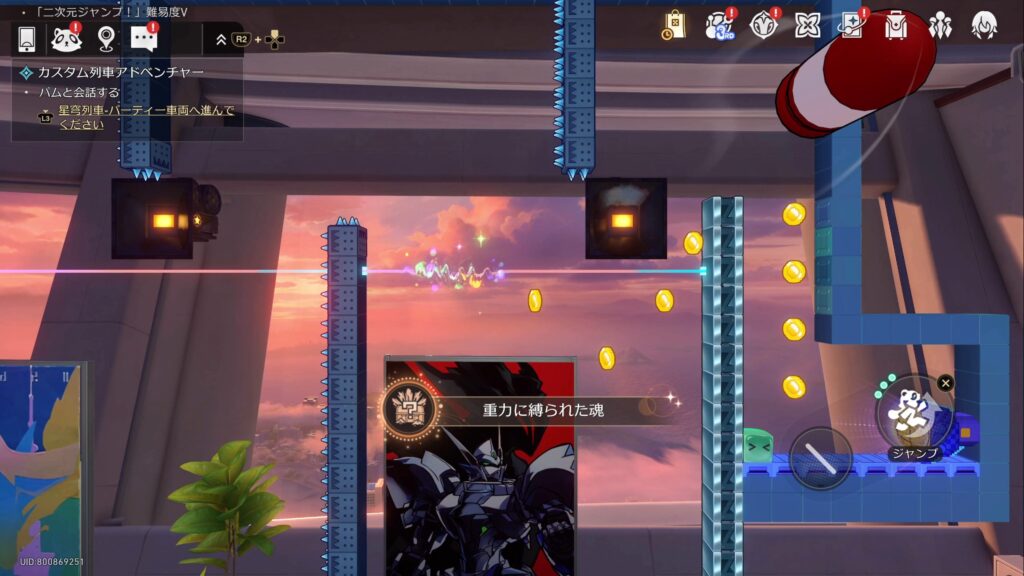1024x576 pixels.
Task: Open the four-petal flower icon
Action: (x=808, y=25)
